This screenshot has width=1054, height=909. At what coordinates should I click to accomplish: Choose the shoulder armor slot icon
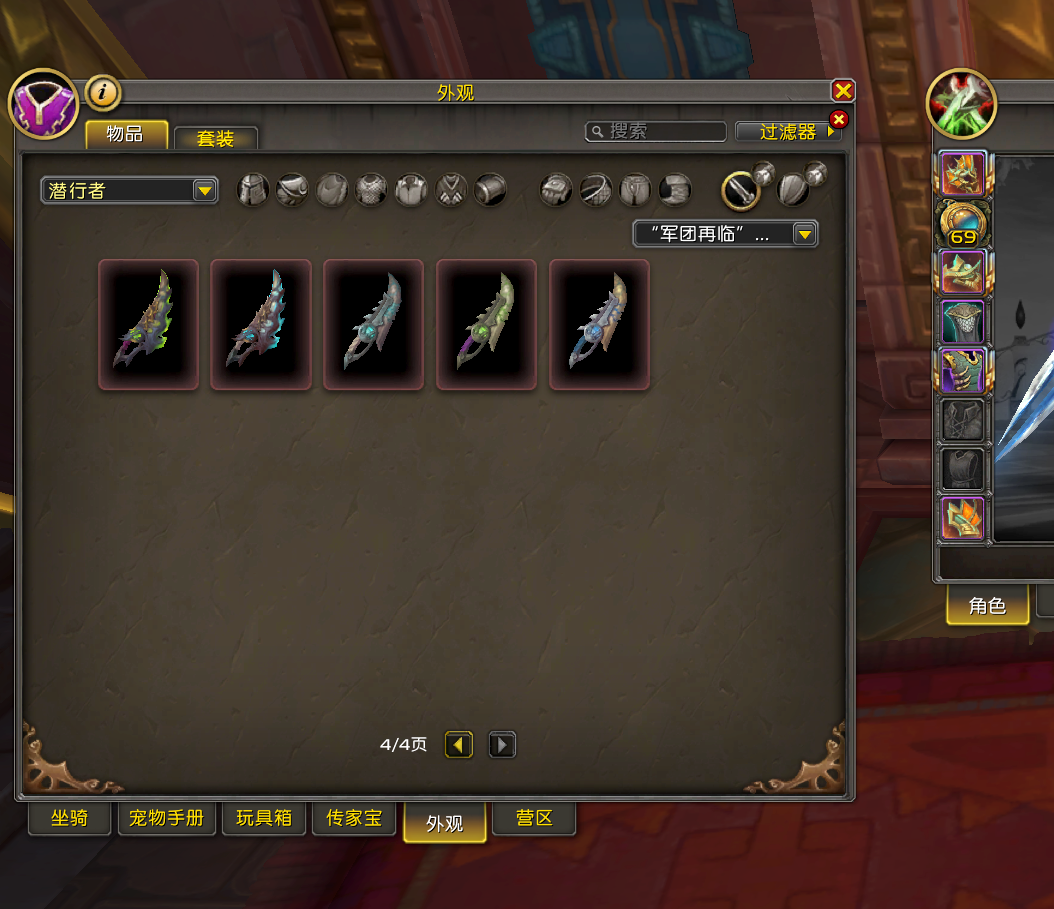[292, 190]
